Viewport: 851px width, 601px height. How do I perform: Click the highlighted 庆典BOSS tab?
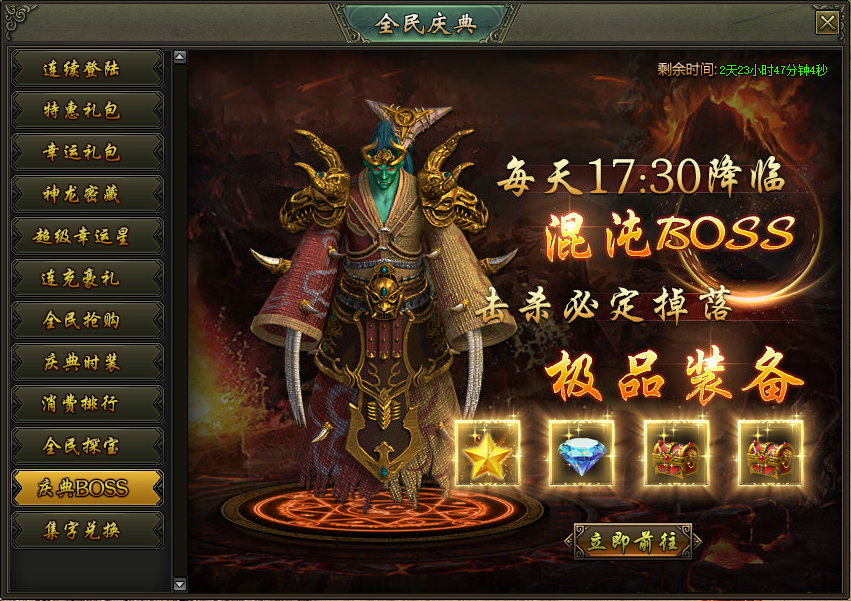[x=86, y=488]
